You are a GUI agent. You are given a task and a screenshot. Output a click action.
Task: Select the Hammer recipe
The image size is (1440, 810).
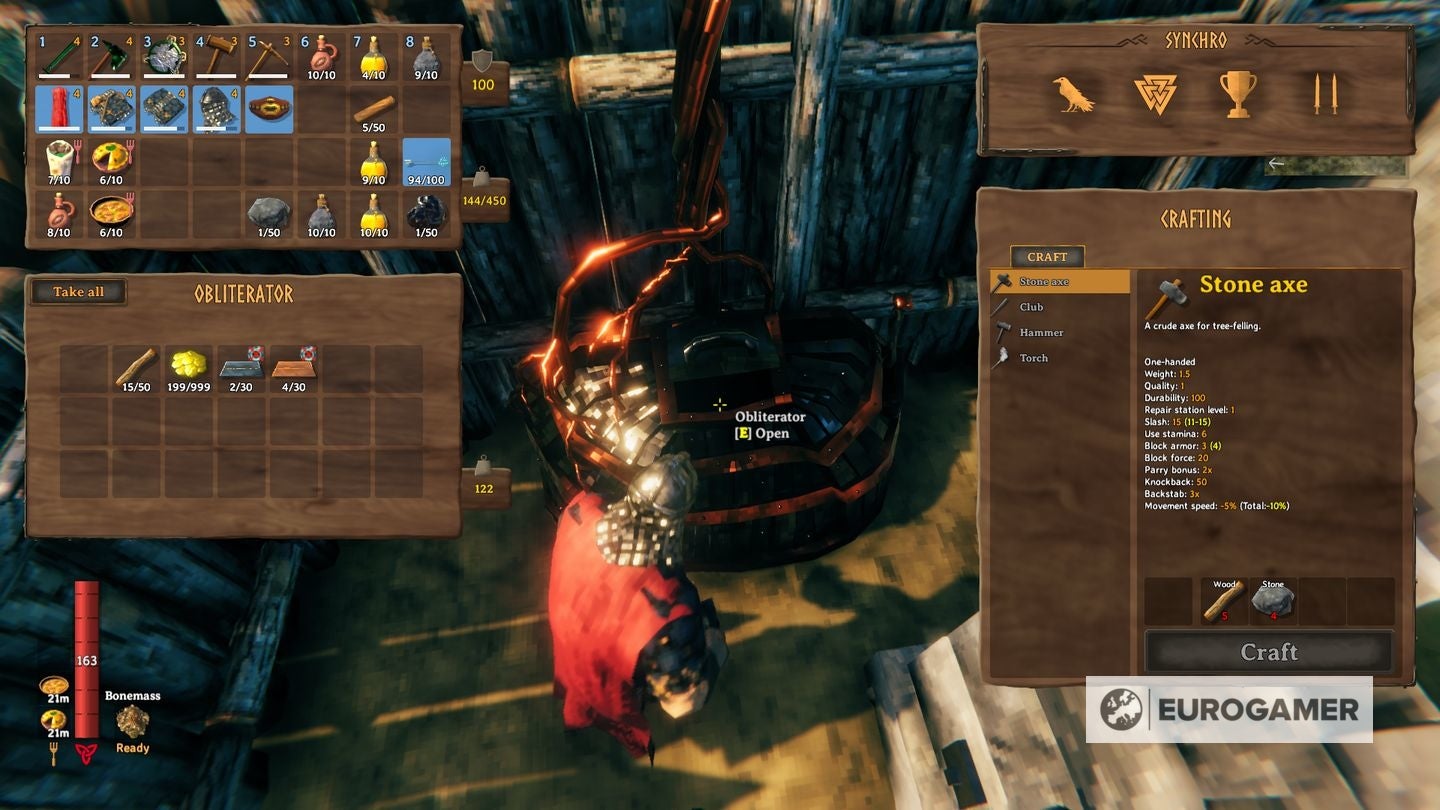tap(1040, 333)
